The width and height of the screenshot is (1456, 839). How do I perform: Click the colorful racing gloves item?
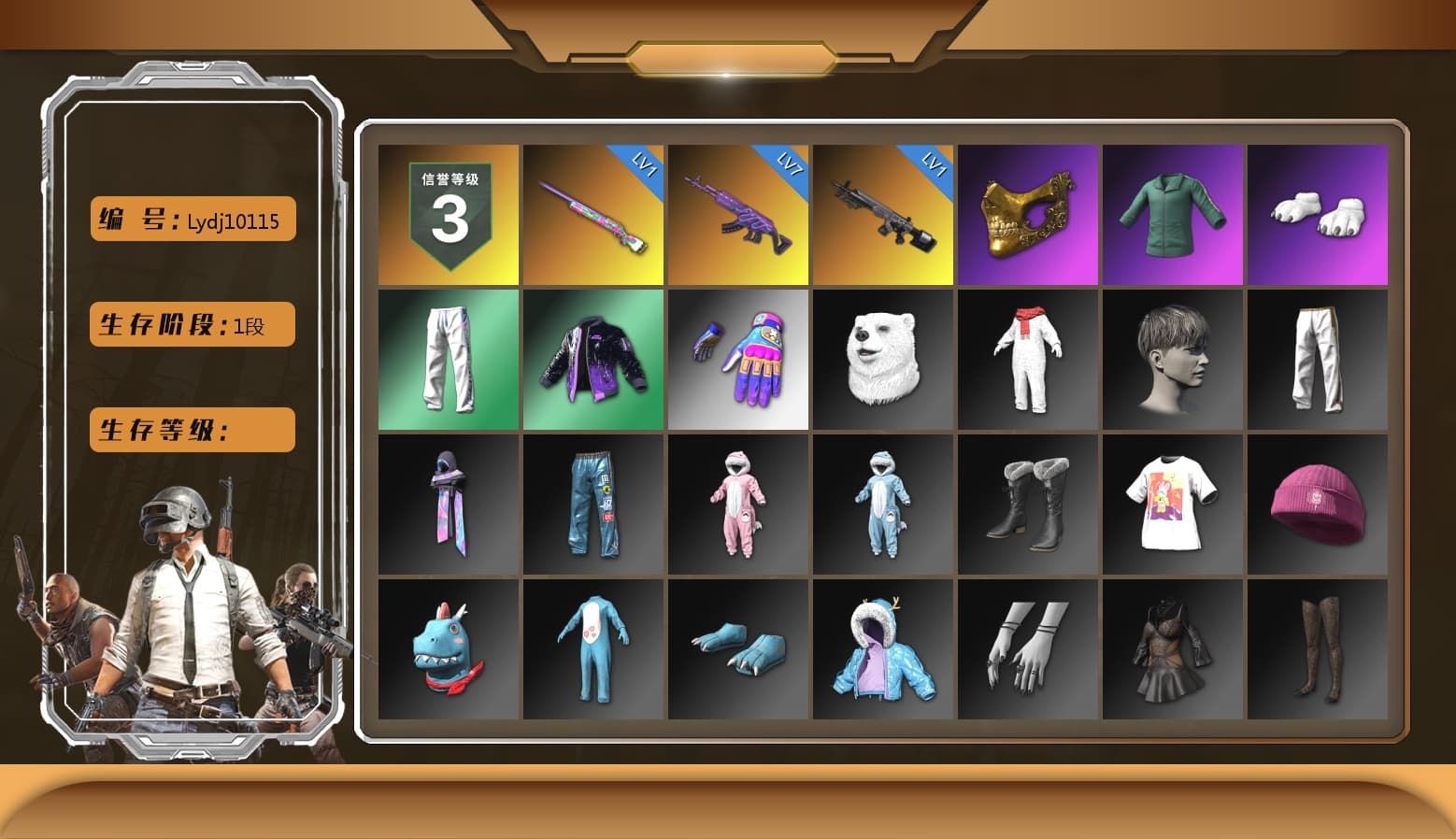tap(737, 360)
